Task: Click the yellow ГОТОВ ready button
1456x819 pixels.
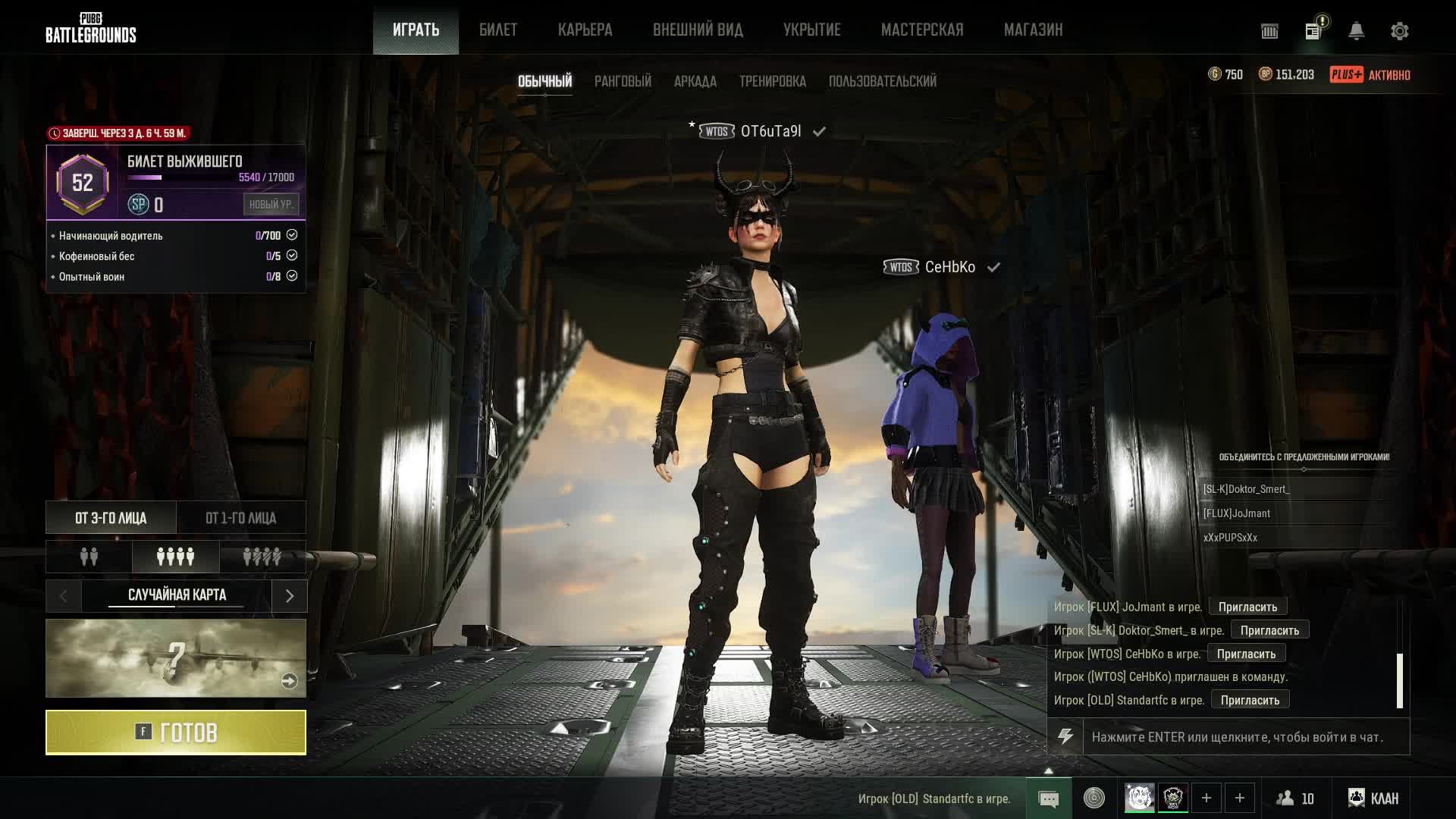Action: click(176, 732)
